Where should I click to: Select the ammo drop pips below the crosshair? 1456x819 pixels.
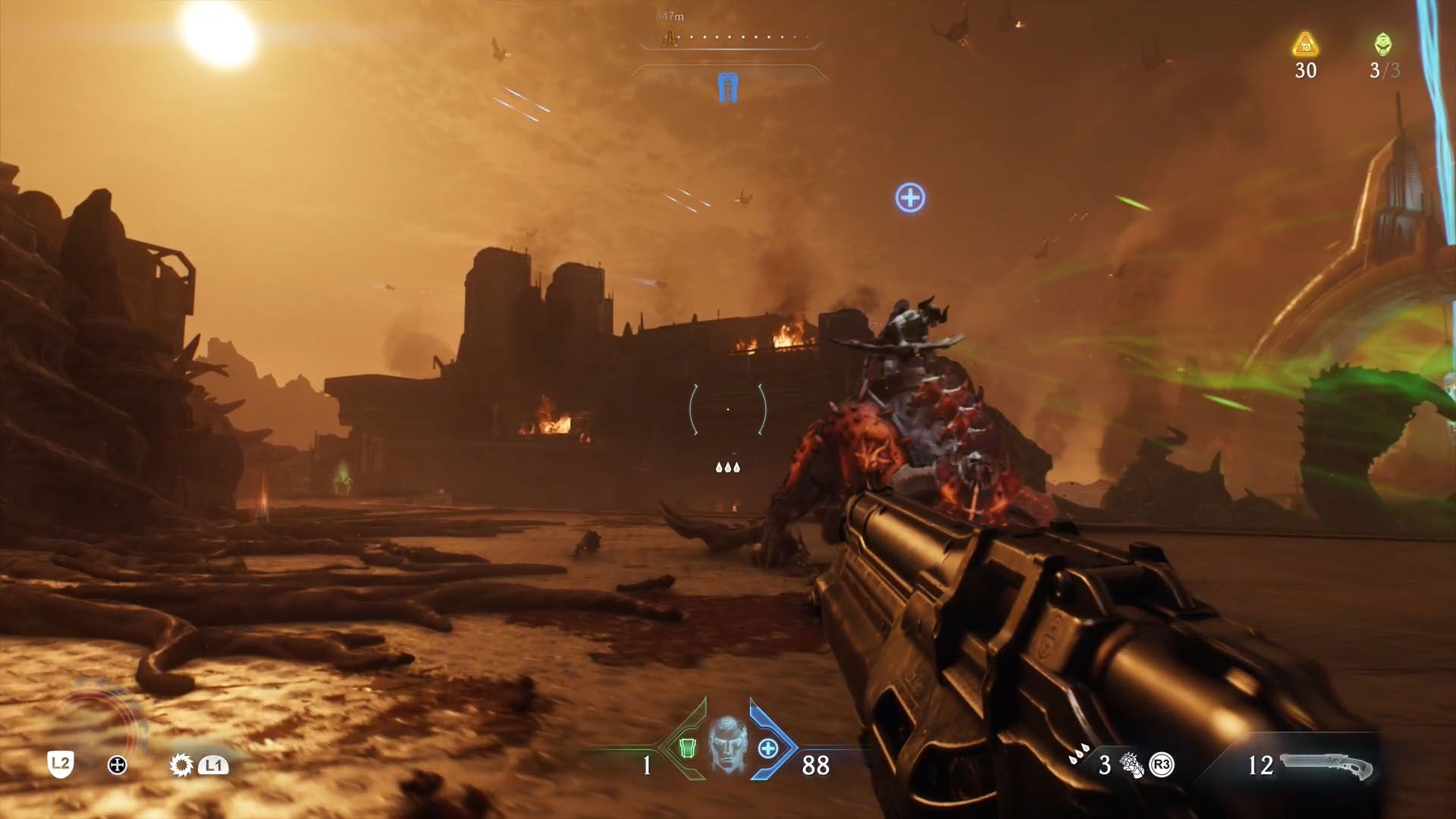tap(729, 467)
